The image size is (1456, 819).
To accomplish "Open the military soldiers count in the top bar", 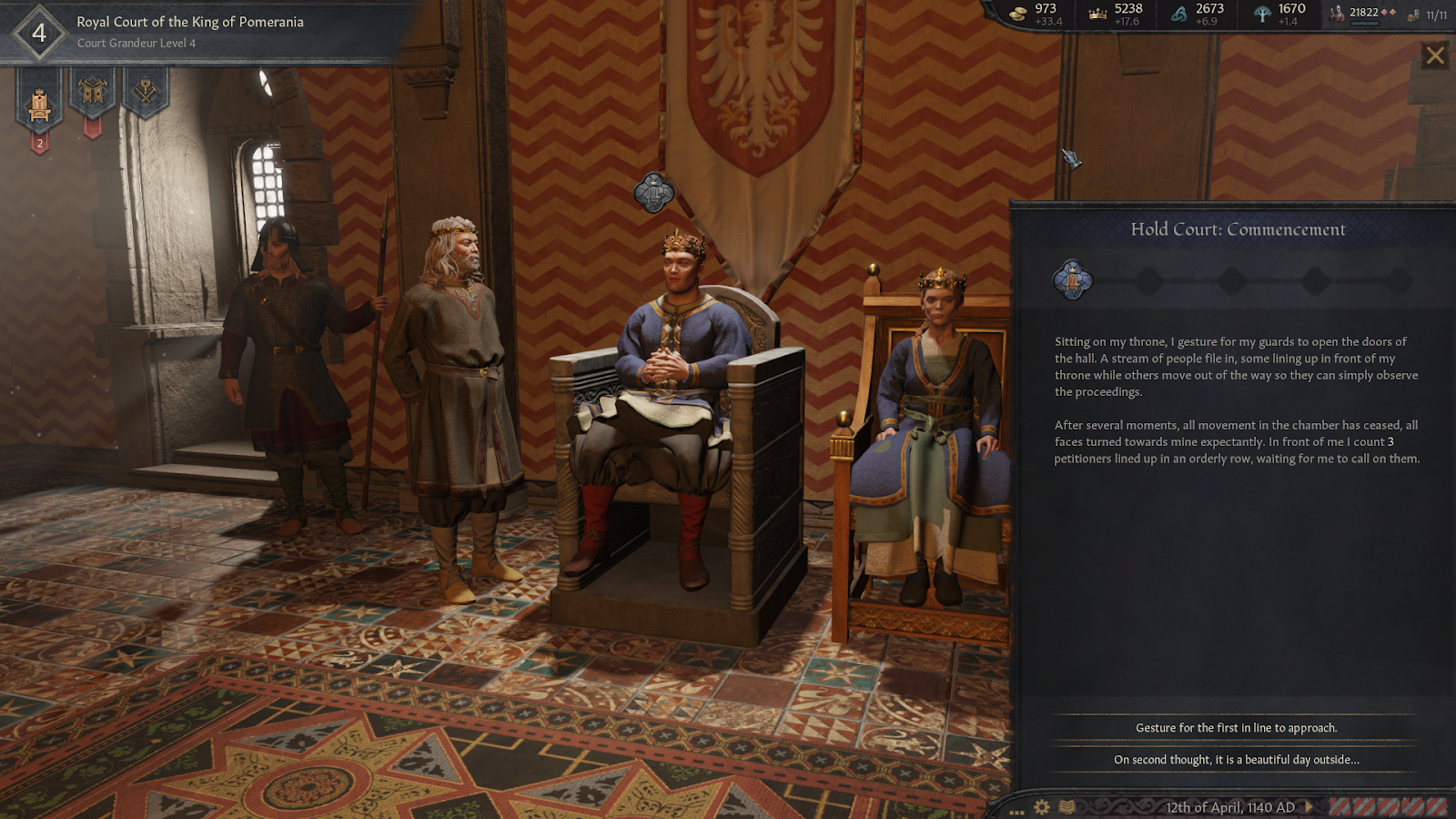I will click(x=1360, y=13).
